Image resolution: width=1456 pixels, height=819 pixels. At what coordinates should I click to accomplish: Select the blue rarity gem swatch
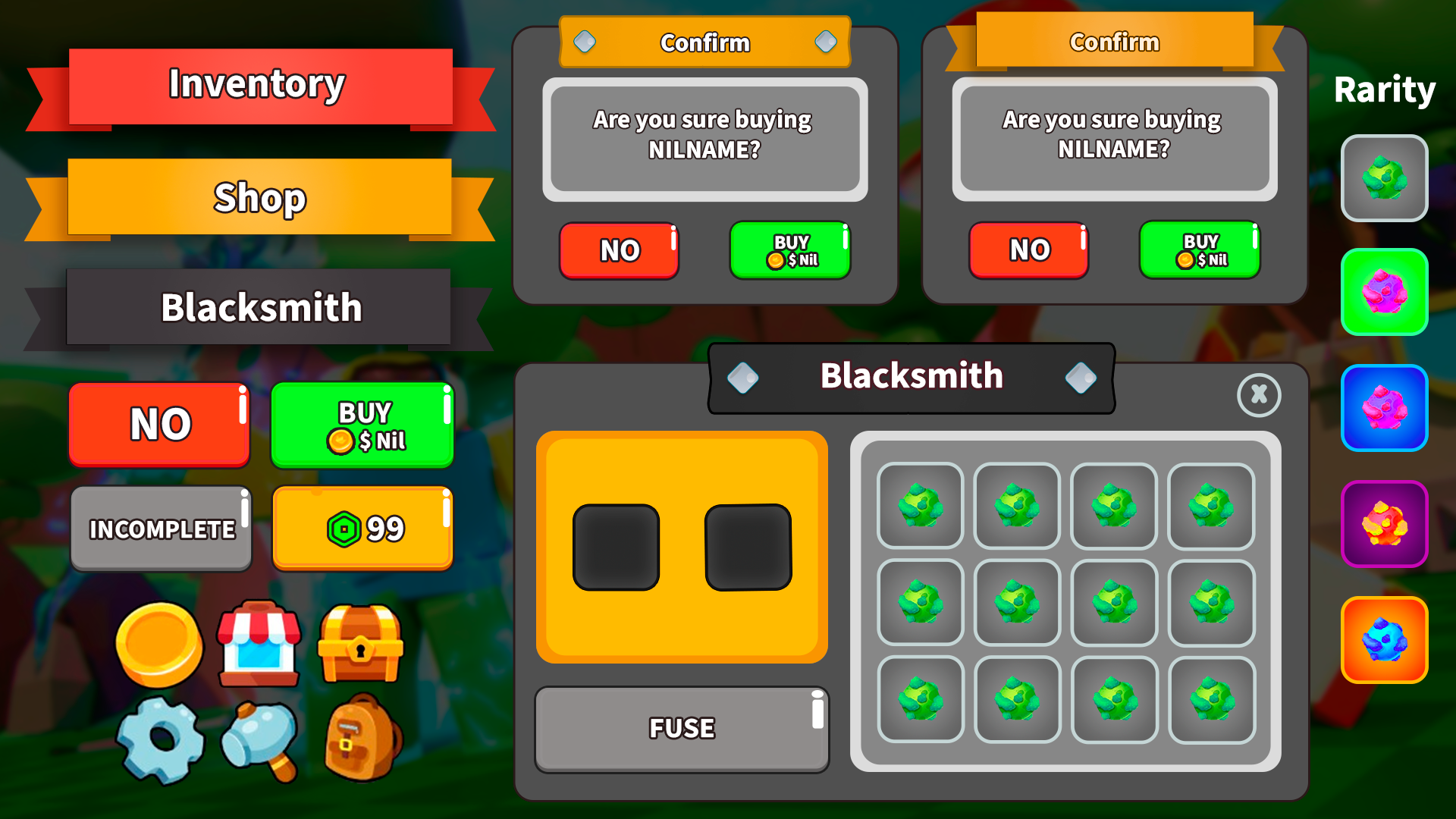click(1384, 409)
